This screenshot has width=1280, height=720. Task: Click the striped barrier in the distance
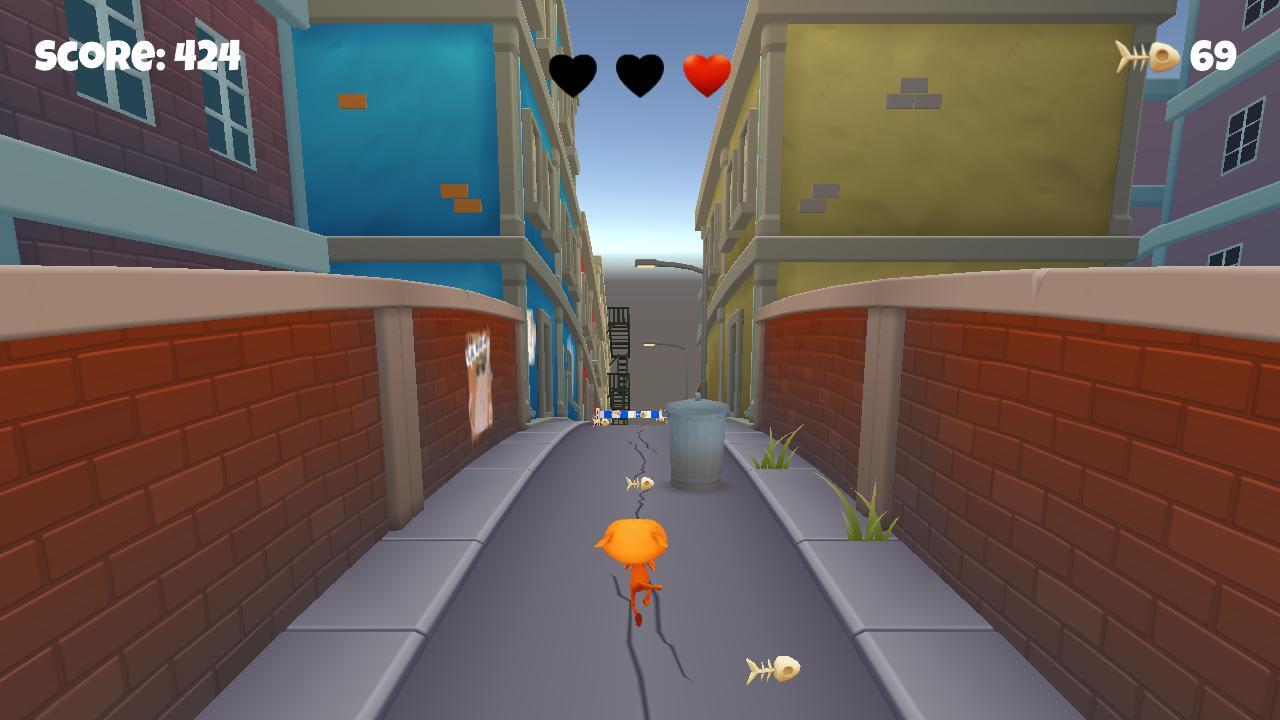(630, 413)
